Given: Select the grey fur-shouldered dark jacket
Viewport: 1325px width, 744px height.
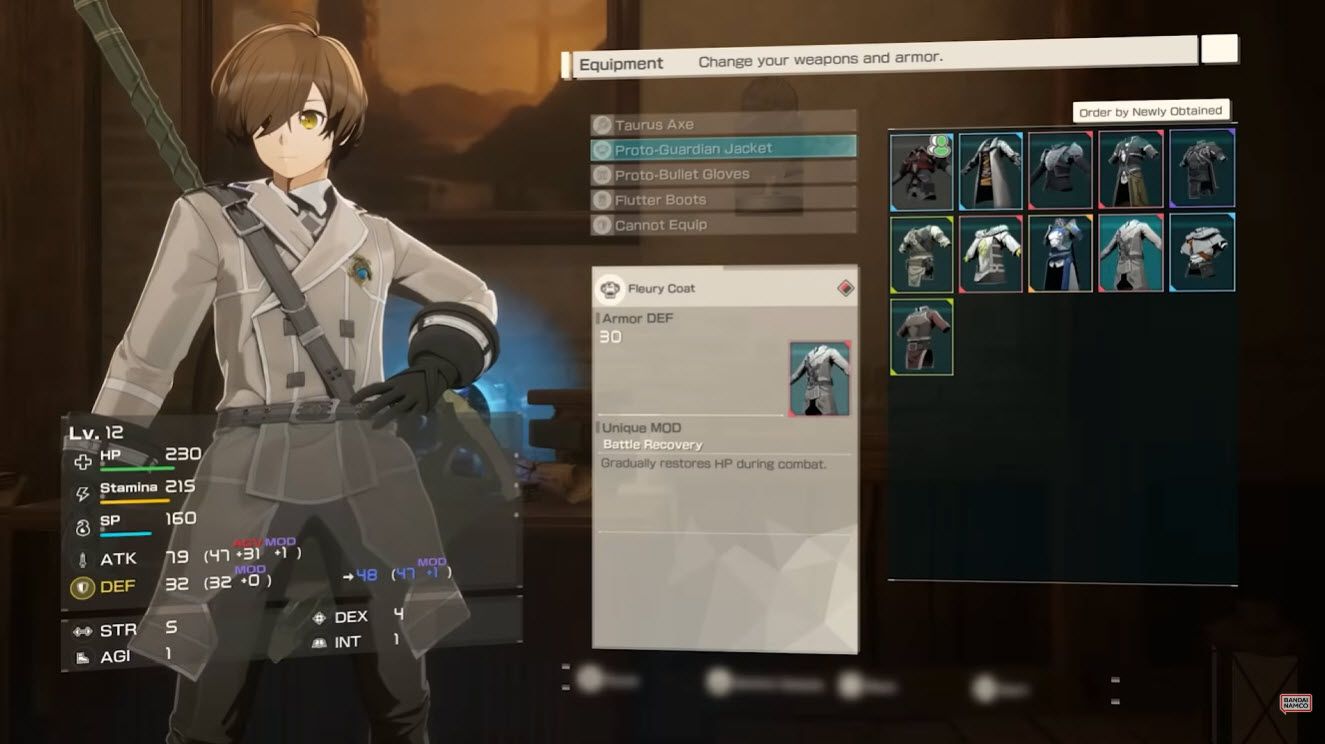Looking at the screenshot, I should point(1061,171).
